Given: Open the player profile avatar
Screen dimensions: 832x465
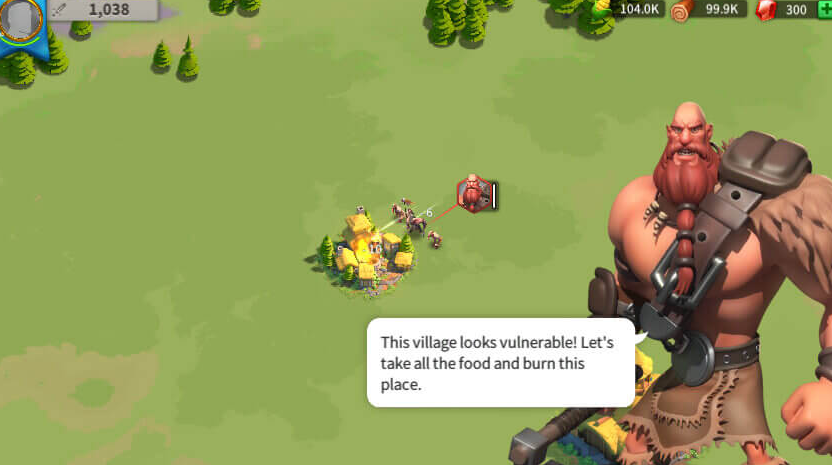Looking at the screenshot, I should pos(20,20).
